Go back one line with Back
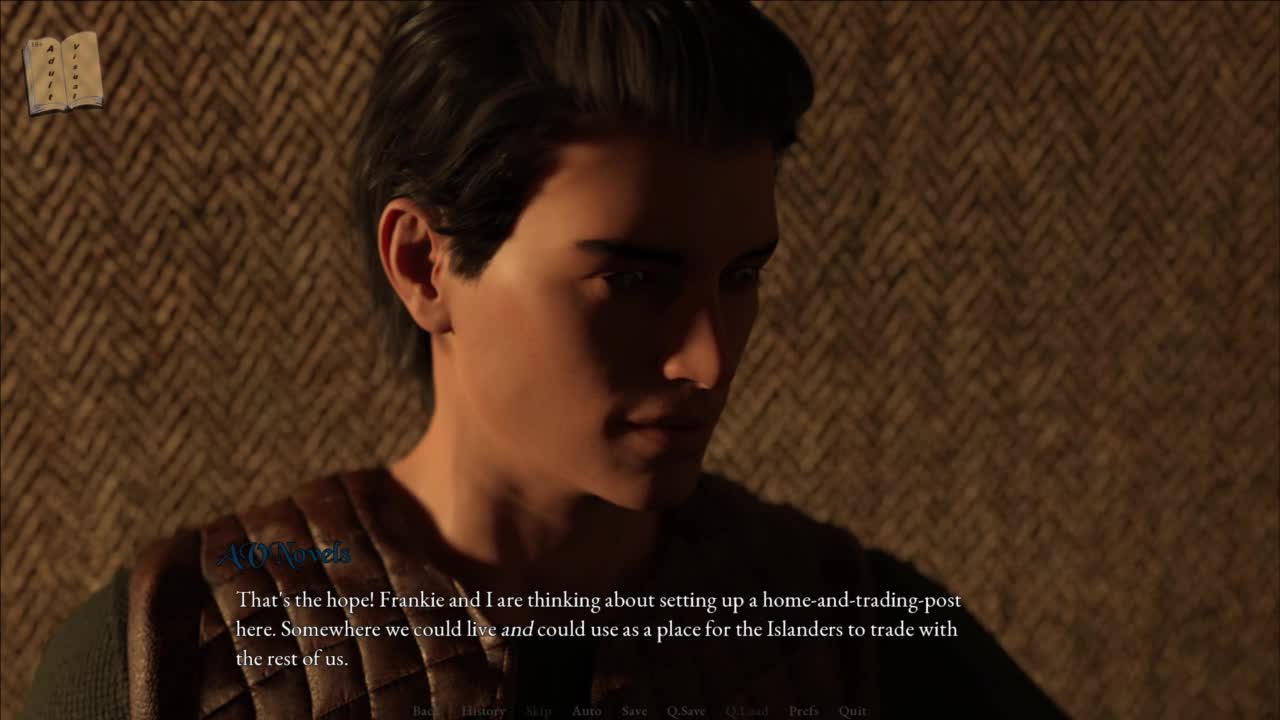Image resolution: width=1280 pixels, height=720 pixels. [425, 711]
